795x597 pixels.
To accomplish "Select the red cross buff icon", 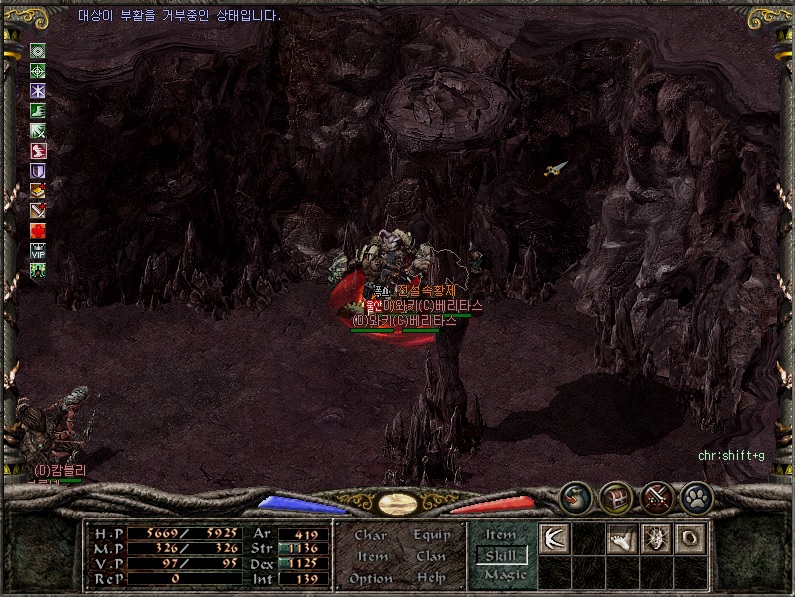I will [38, 230].
